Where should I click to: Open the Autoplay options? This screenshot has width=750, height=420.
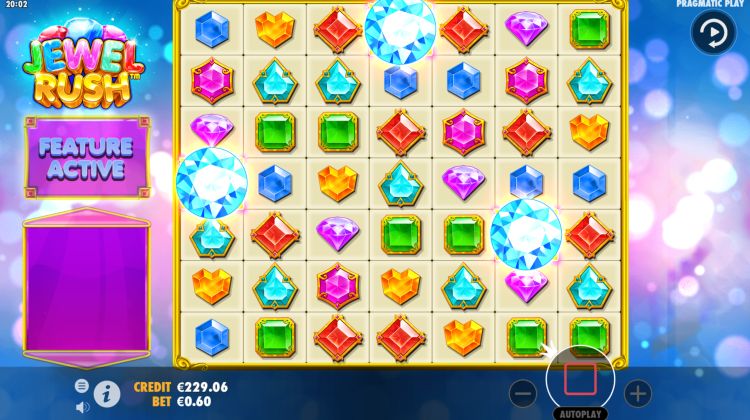580,412
